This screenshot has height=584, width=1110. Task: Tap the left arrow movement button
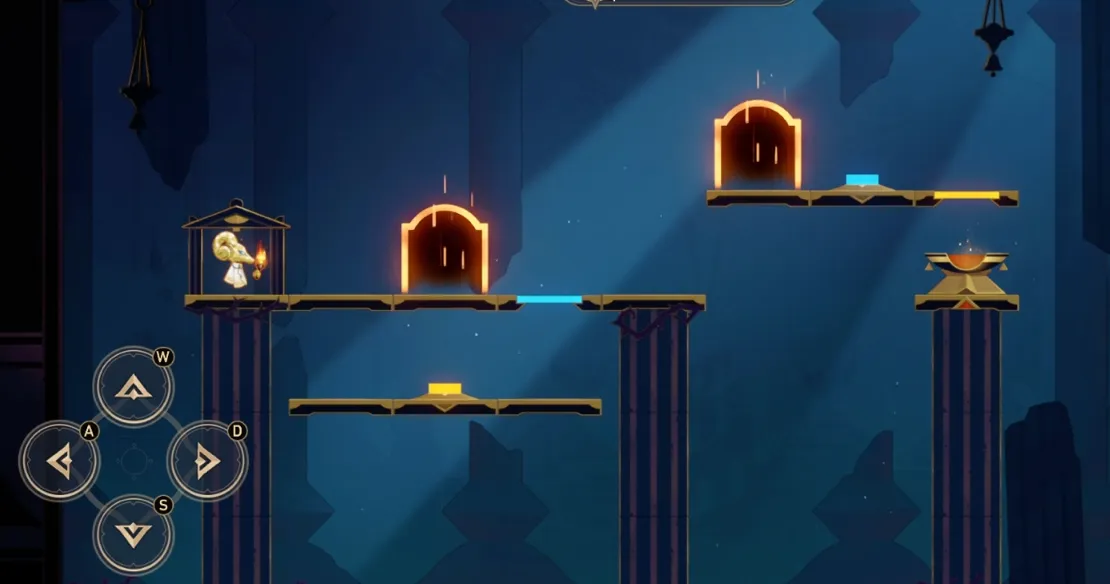pos(59,461)
